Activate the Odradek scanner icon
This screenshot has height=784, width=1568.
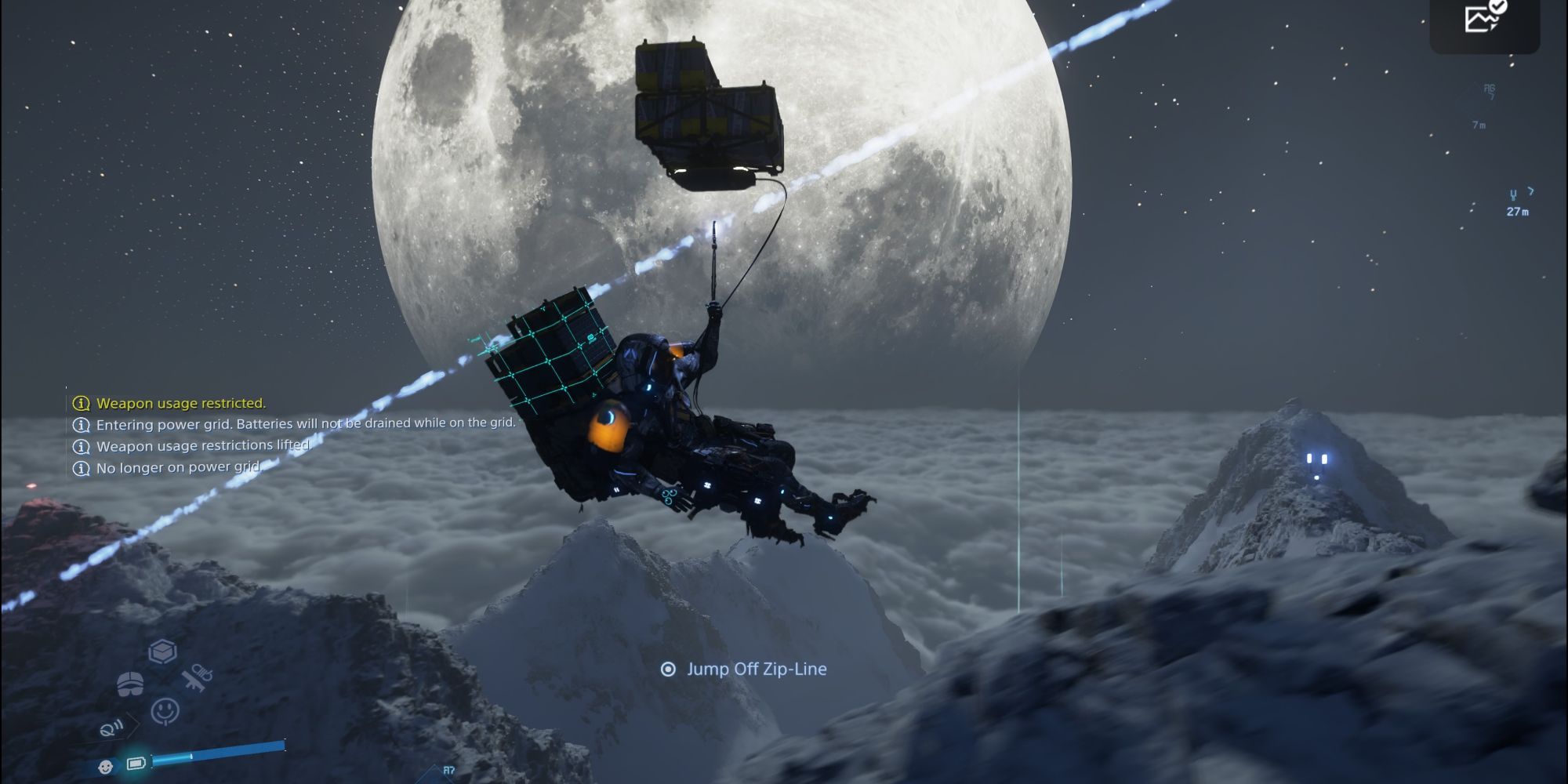click(111, 729)
